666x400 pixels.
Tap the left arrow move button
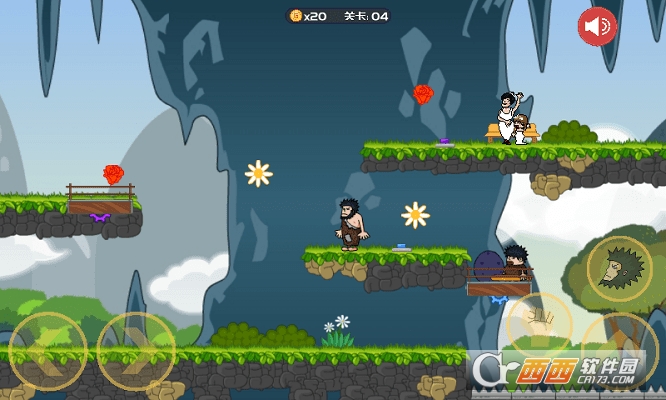pos(47,351)
